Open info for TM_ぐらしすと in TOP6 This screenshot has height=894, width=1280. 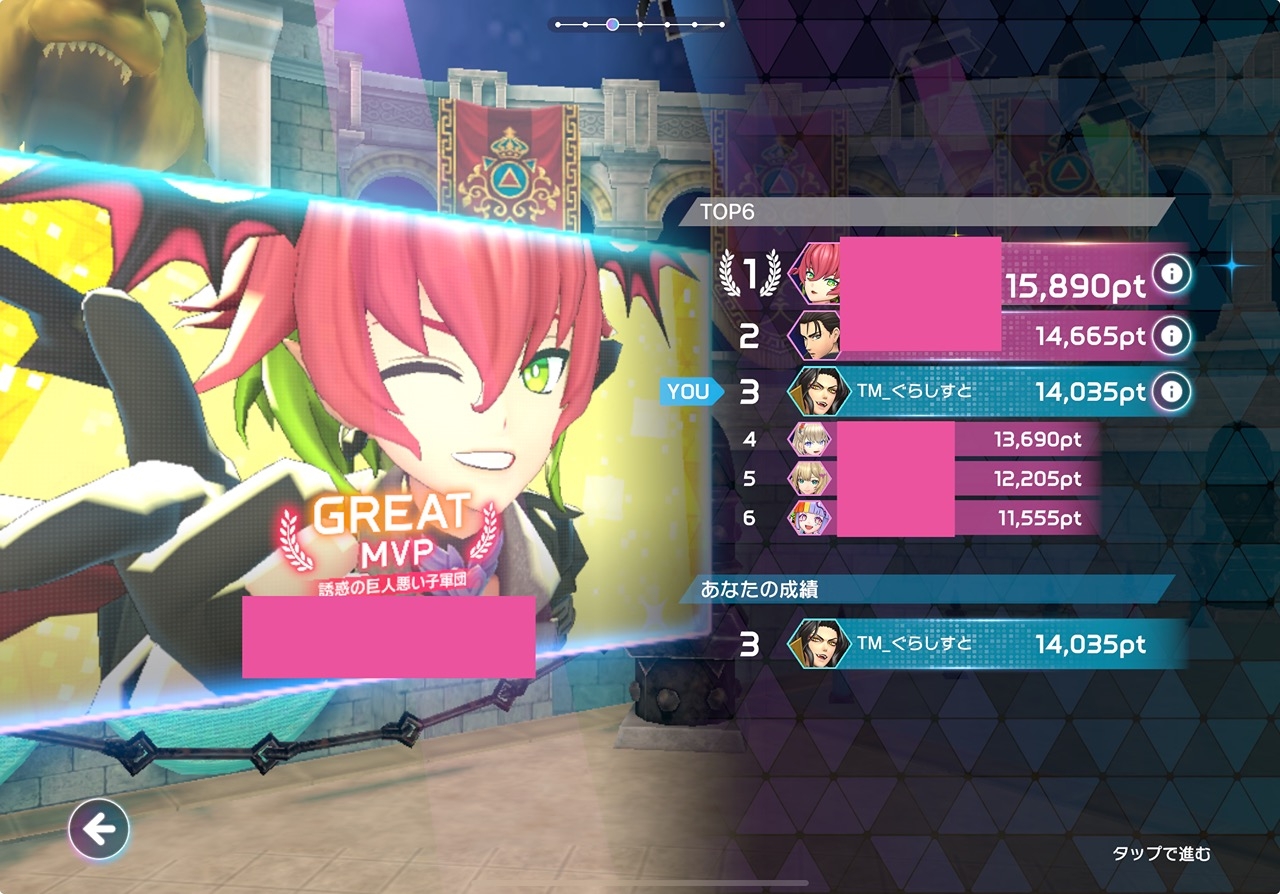tap(1169, 392)
